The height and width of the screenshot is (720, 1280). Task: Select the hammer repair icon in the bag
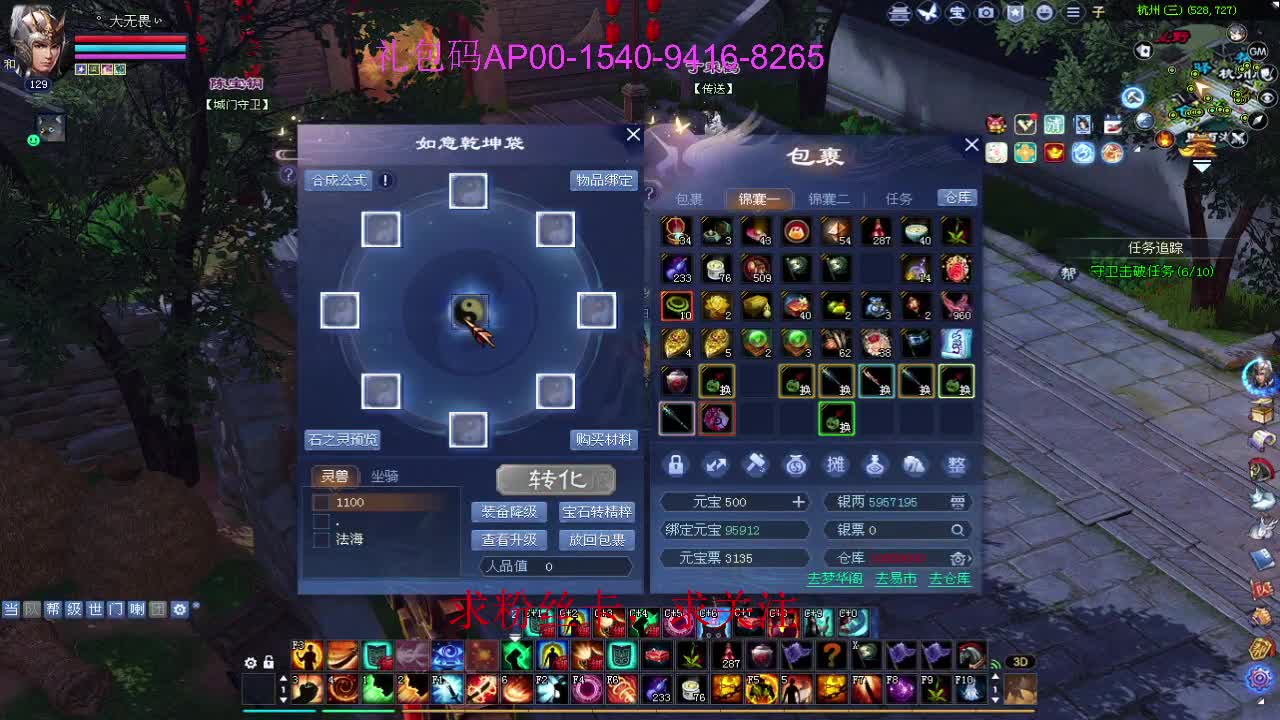[x=757, y=464]
